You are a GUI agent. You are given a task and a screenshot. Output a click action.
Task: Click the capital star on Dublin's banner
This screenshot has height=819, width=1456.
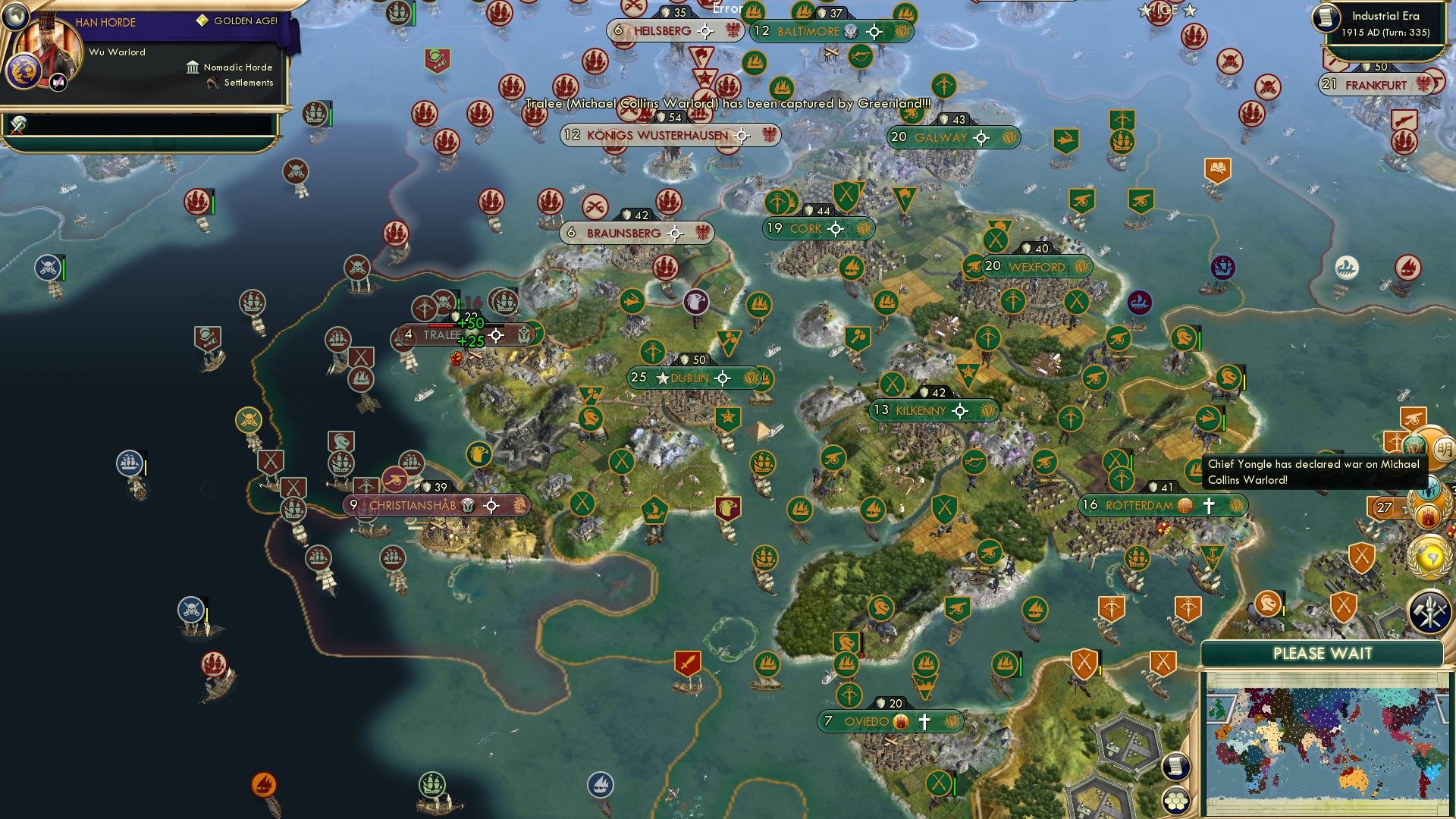(x=663, y=378)
